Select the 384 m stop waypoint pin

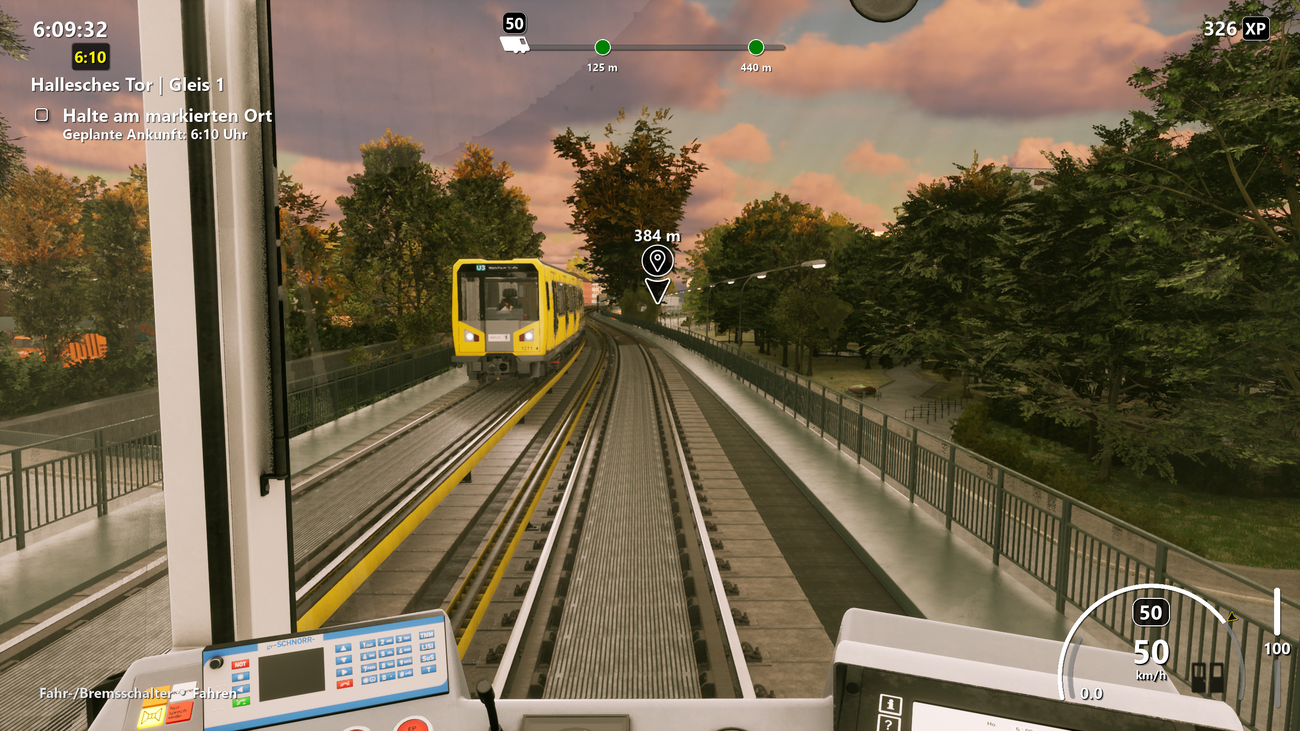click(657, 262)
